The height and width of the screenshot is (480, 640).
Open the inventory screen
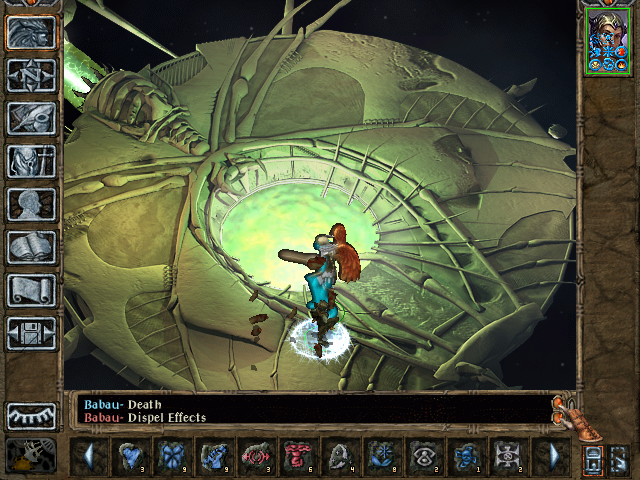[x=31, y=161]
